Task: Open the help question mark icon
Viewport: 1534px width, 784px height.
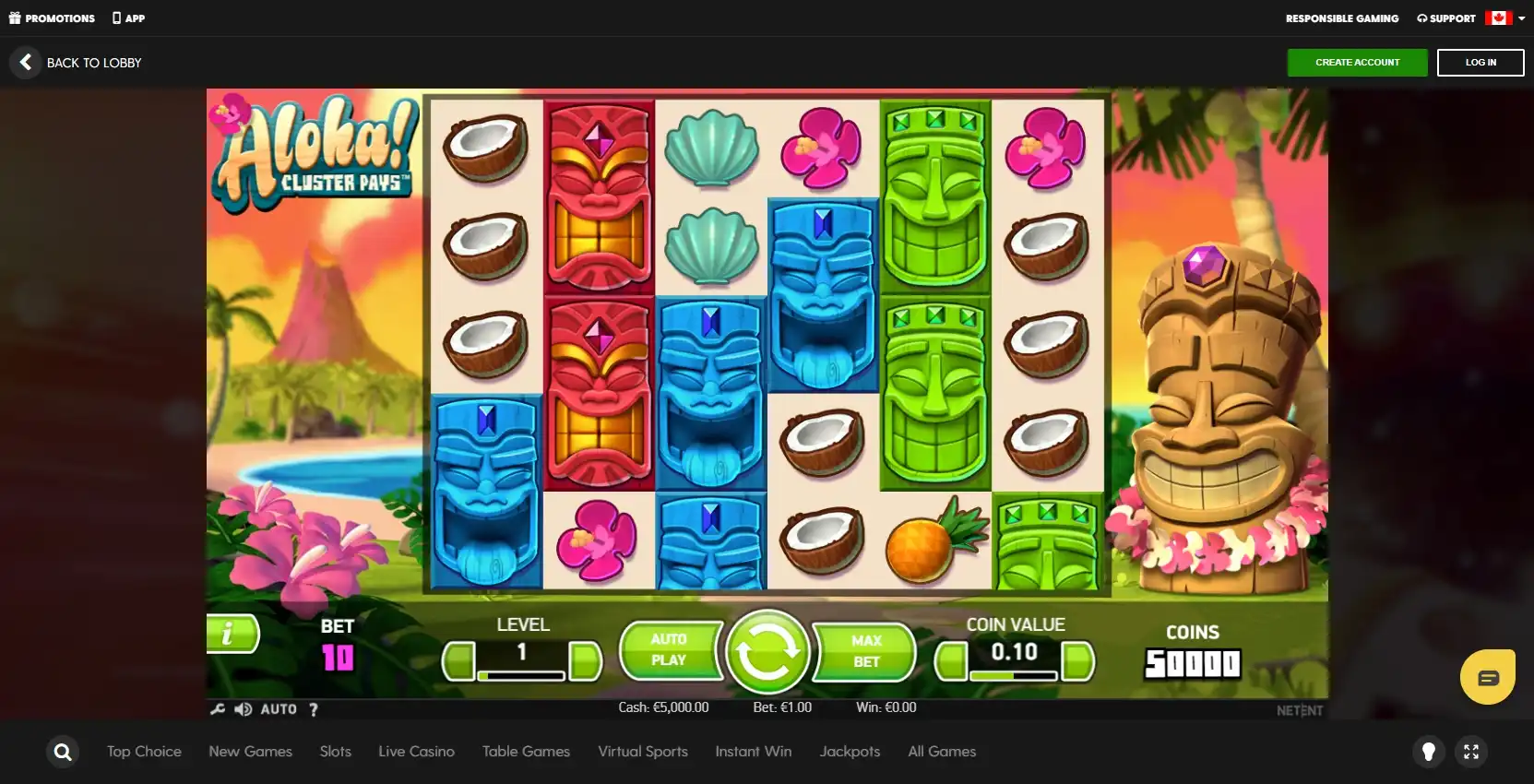Action: click(314, 709)
